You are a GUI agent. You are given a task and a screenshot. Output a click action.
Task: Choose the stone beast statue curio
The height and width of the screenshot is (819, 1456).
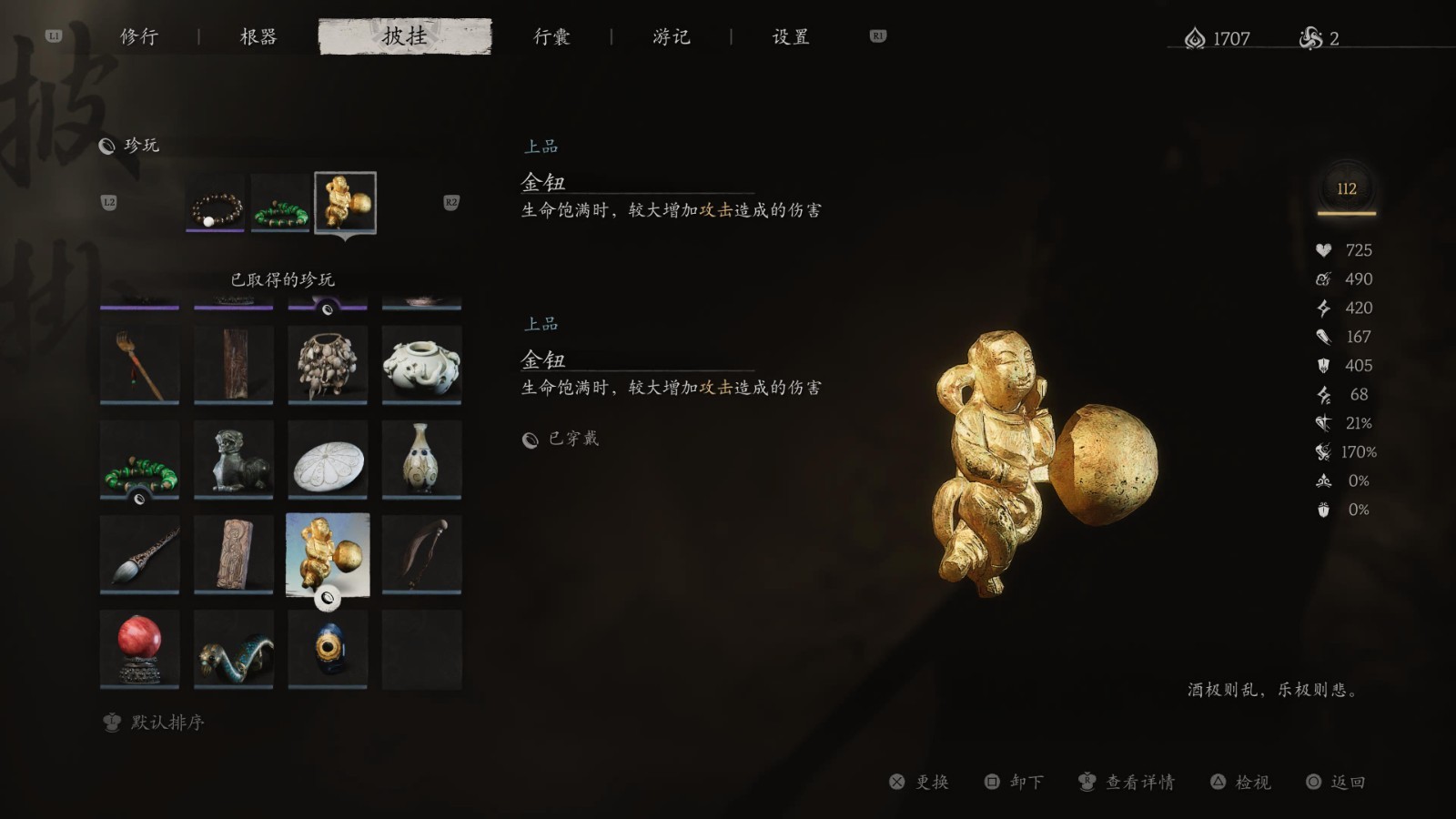(234, 459)
